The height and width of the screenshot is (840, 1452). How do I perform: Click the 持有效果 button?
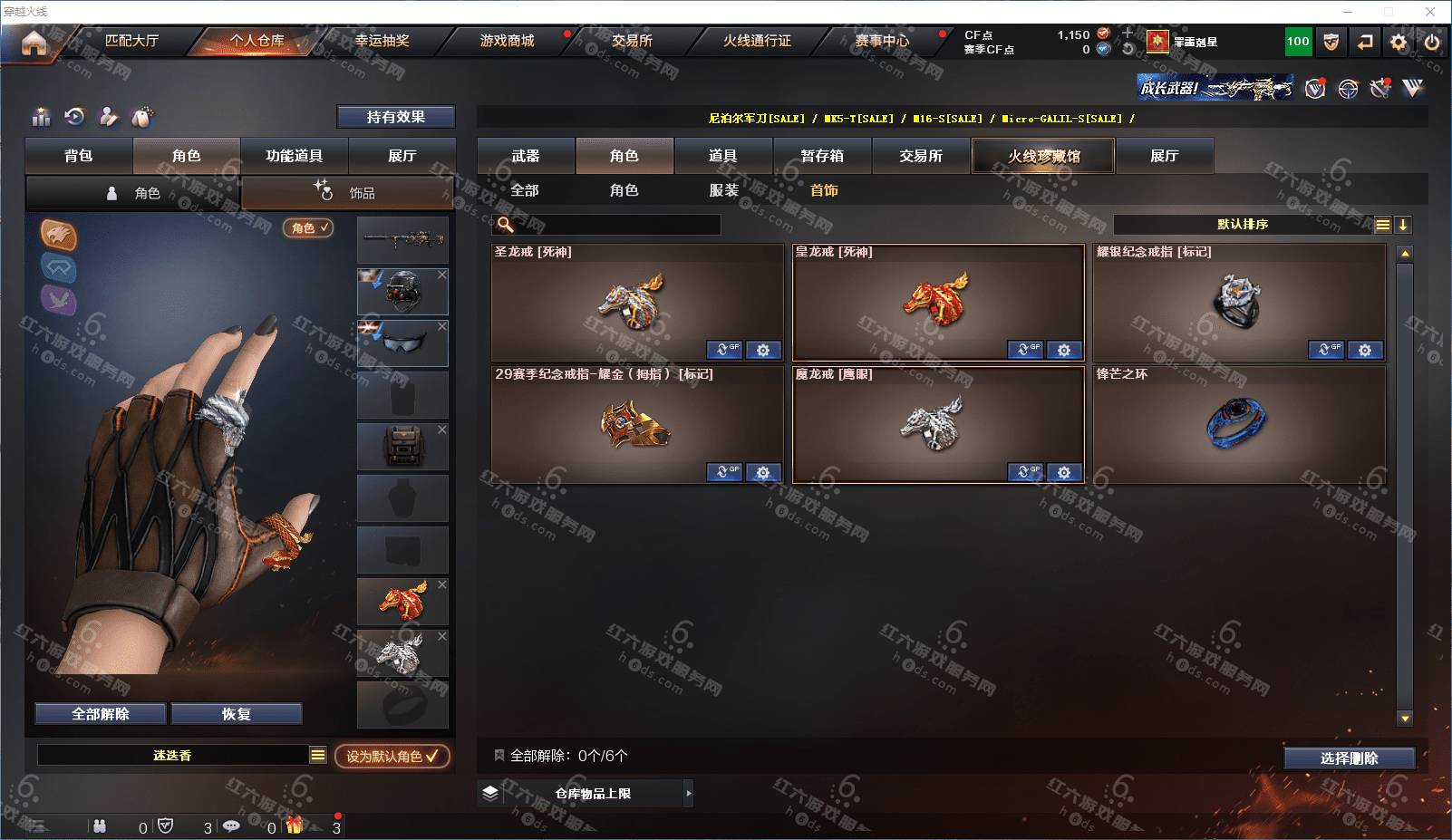[x=395, y=117]
